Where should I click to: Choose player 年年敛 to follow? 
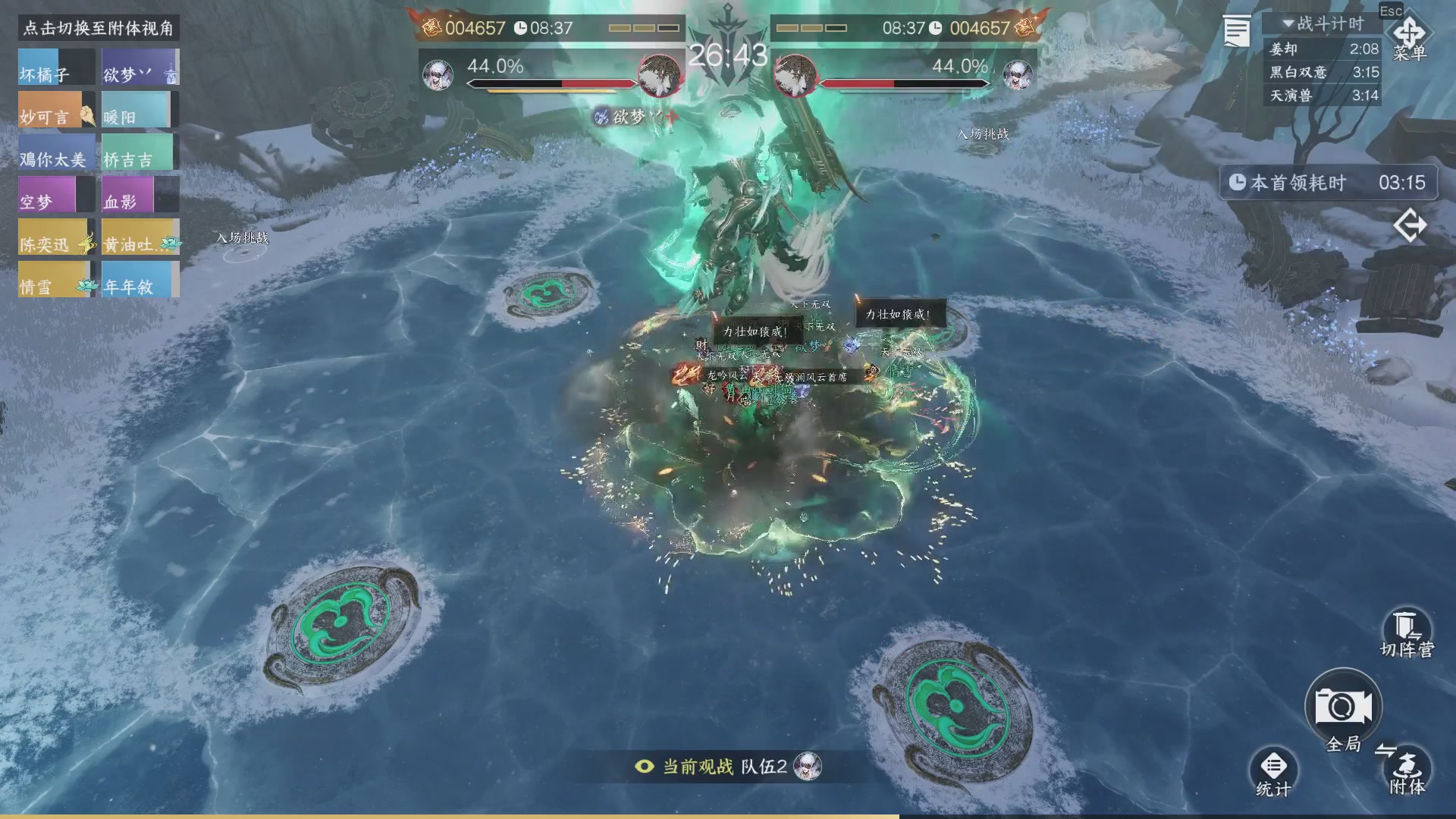(x=140, y=280)
